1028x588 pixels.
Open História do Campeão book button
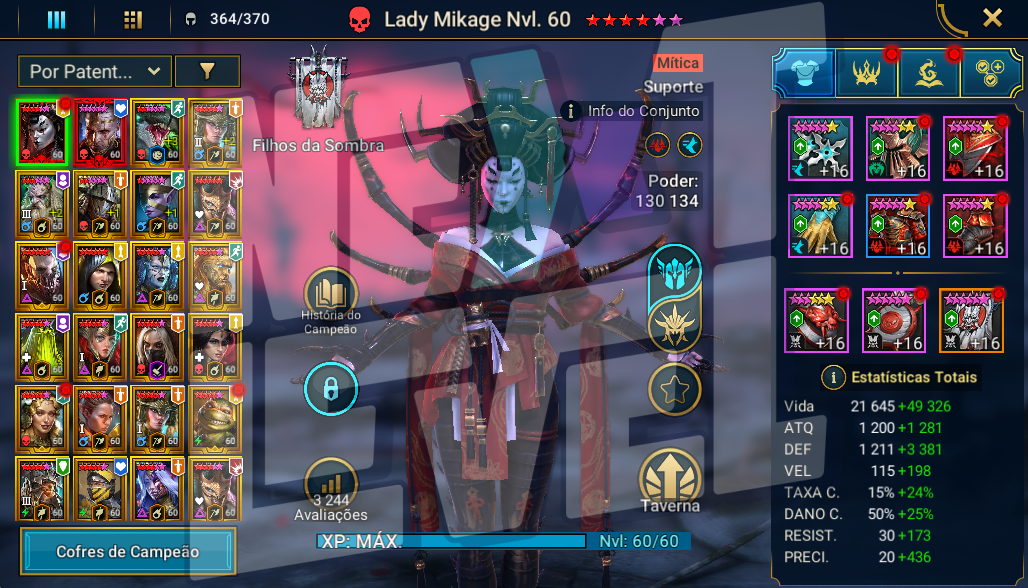[x=330, y=294]
